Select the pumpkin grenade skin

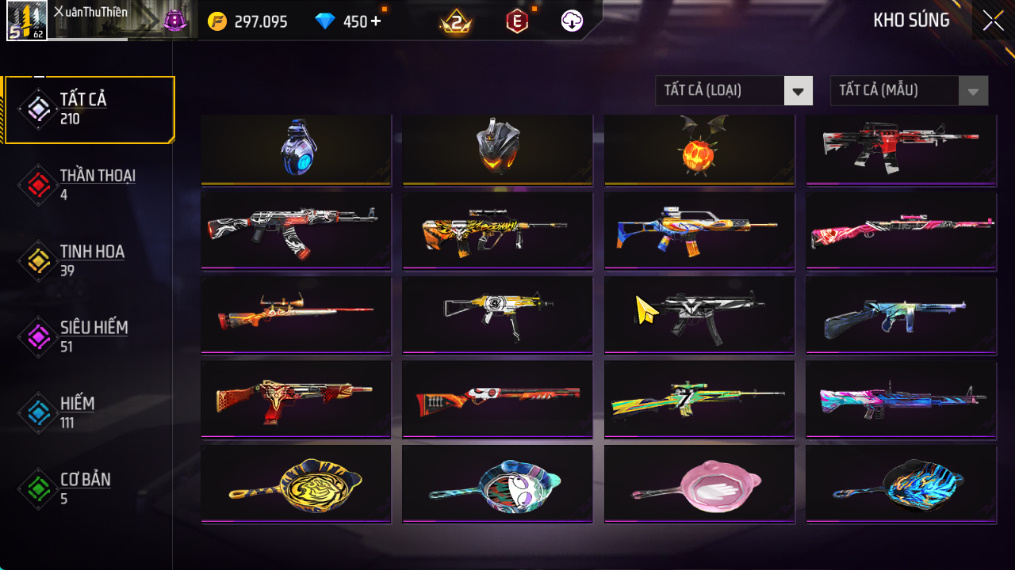[x=699, y=150]
